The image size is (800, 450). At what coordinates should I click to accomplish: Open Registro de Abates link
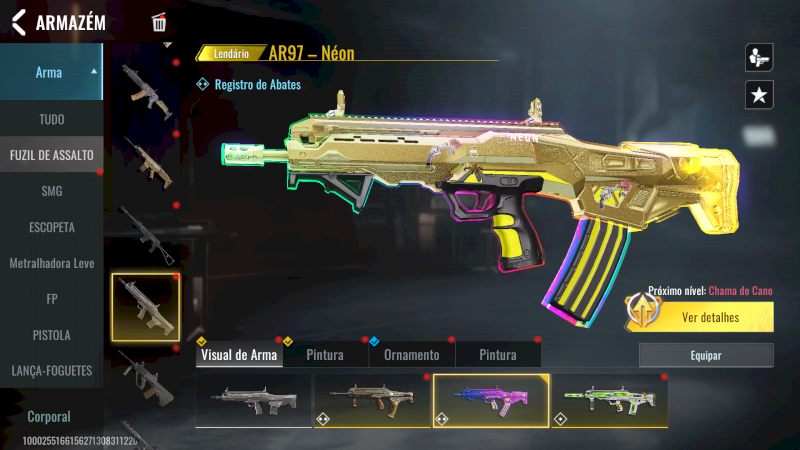[256, 85]
